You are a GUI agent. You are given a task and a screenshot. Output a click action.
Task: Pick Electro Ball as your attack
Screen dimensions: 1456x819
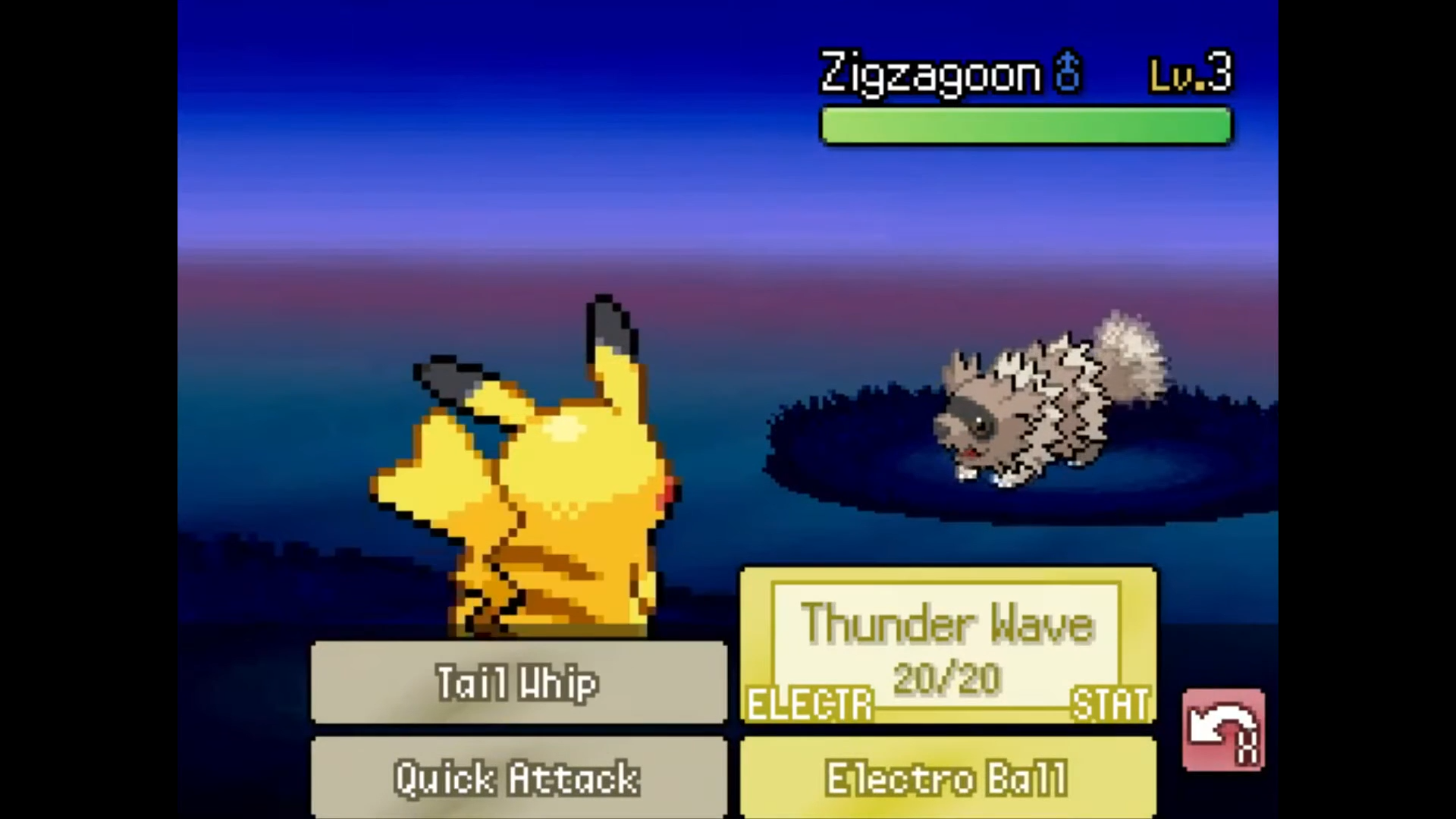(946, 778)
